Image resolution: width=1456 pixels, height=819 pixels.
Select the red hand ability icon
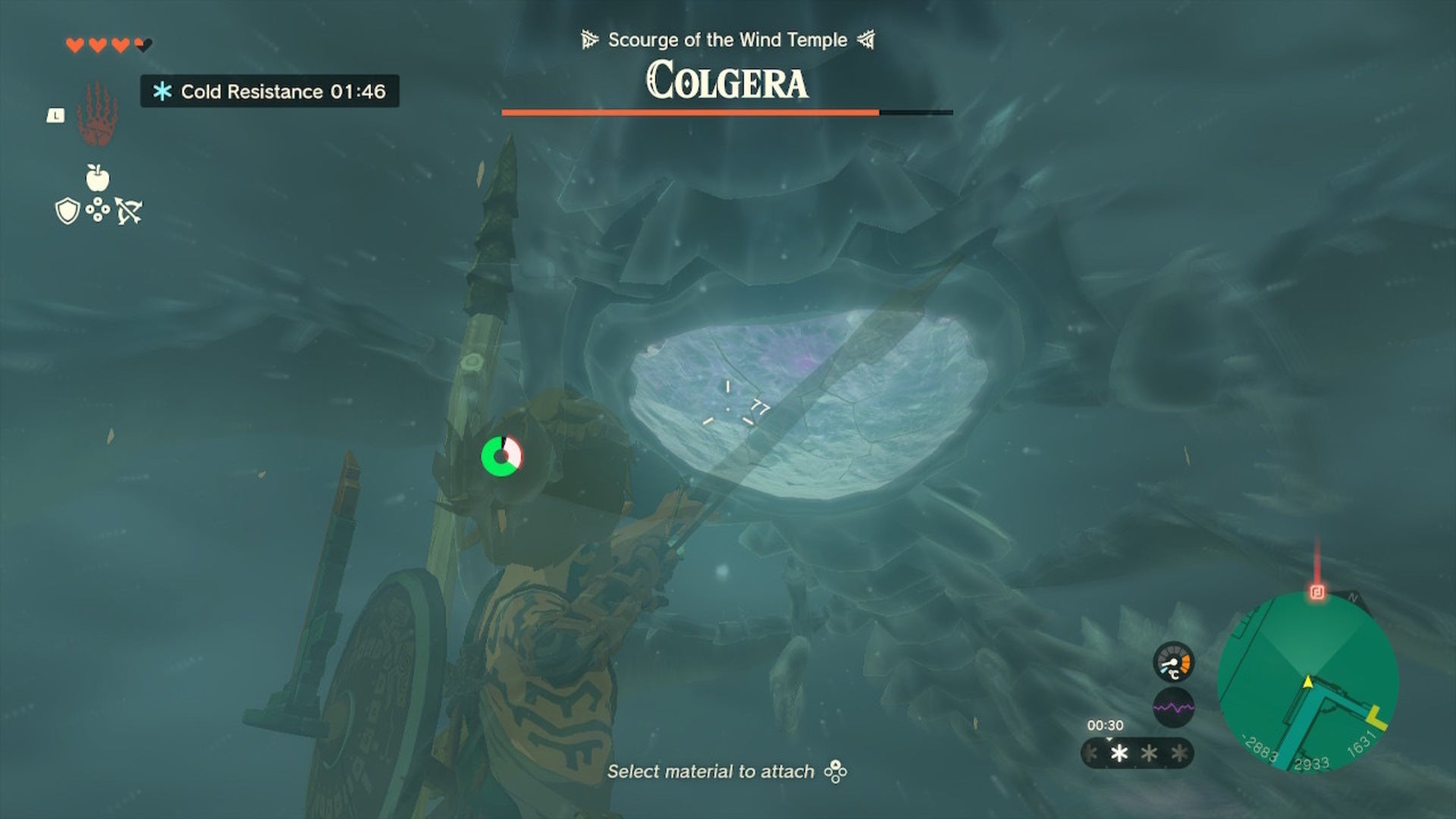[97, 115]
